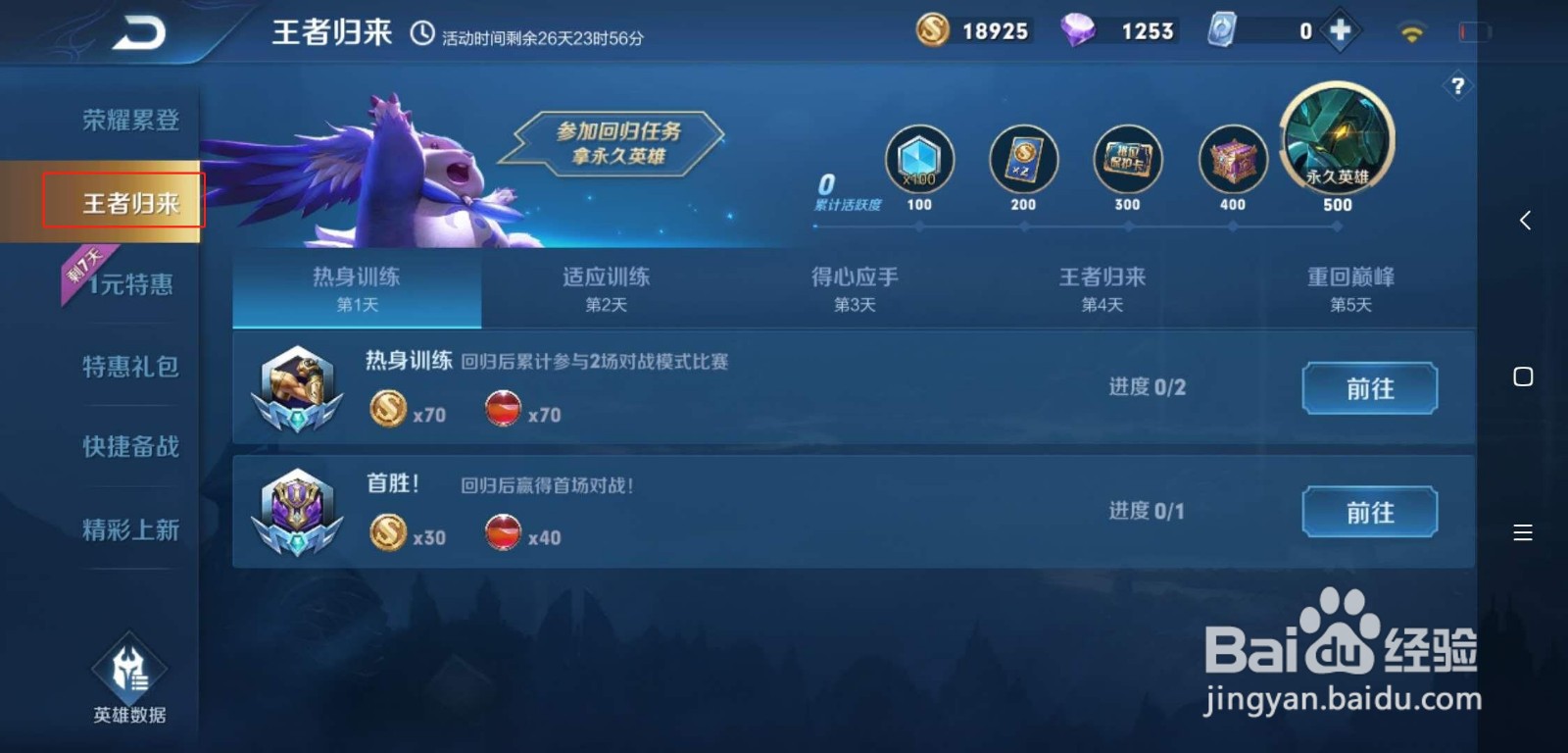Viewport: 1568px width, 753px height.
Task: Collapse the panel with the right chevron
Action: pos(1525,220)
